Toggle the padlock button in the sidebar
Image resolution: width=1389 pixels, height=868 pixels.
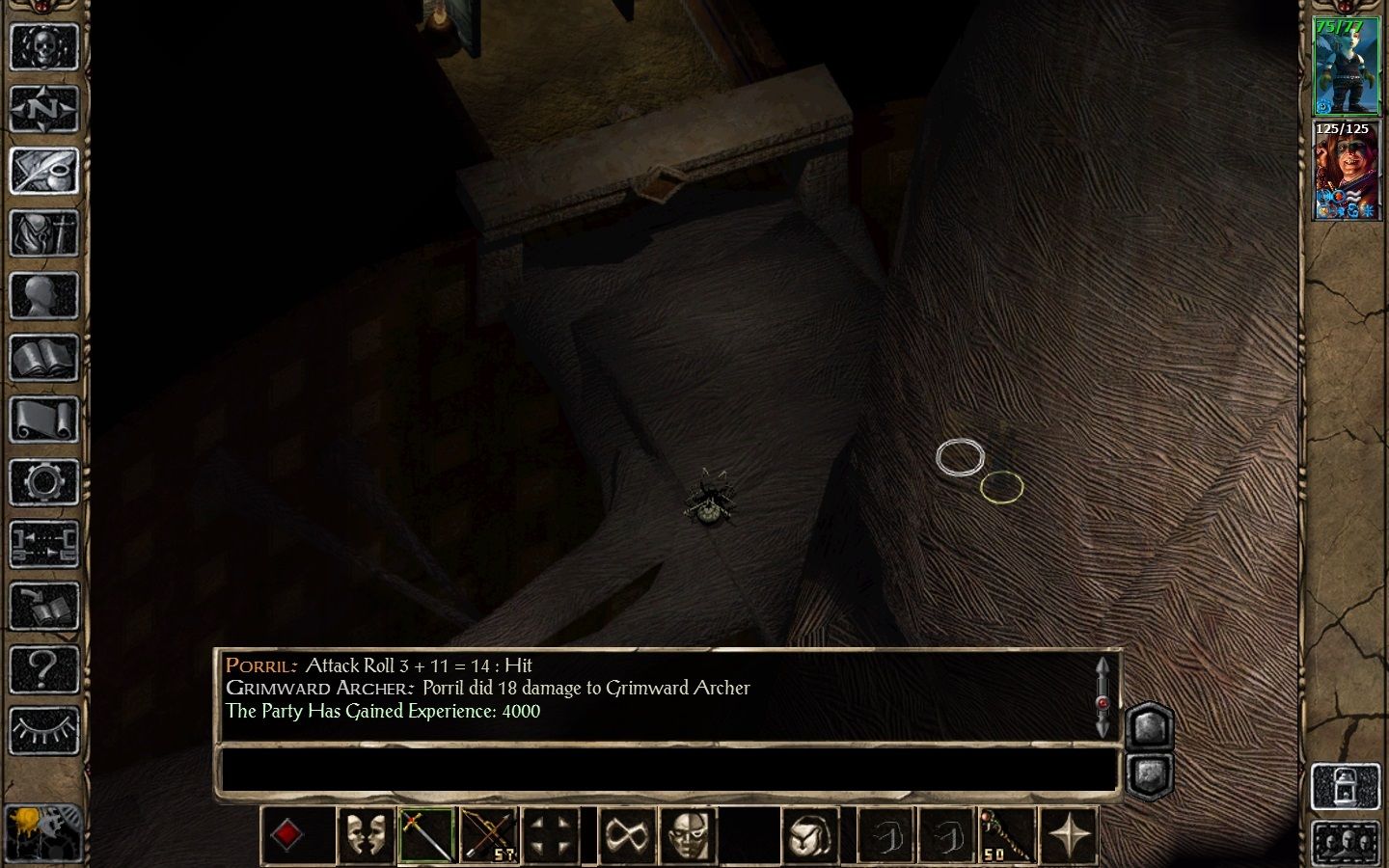tap(1347, 785)
